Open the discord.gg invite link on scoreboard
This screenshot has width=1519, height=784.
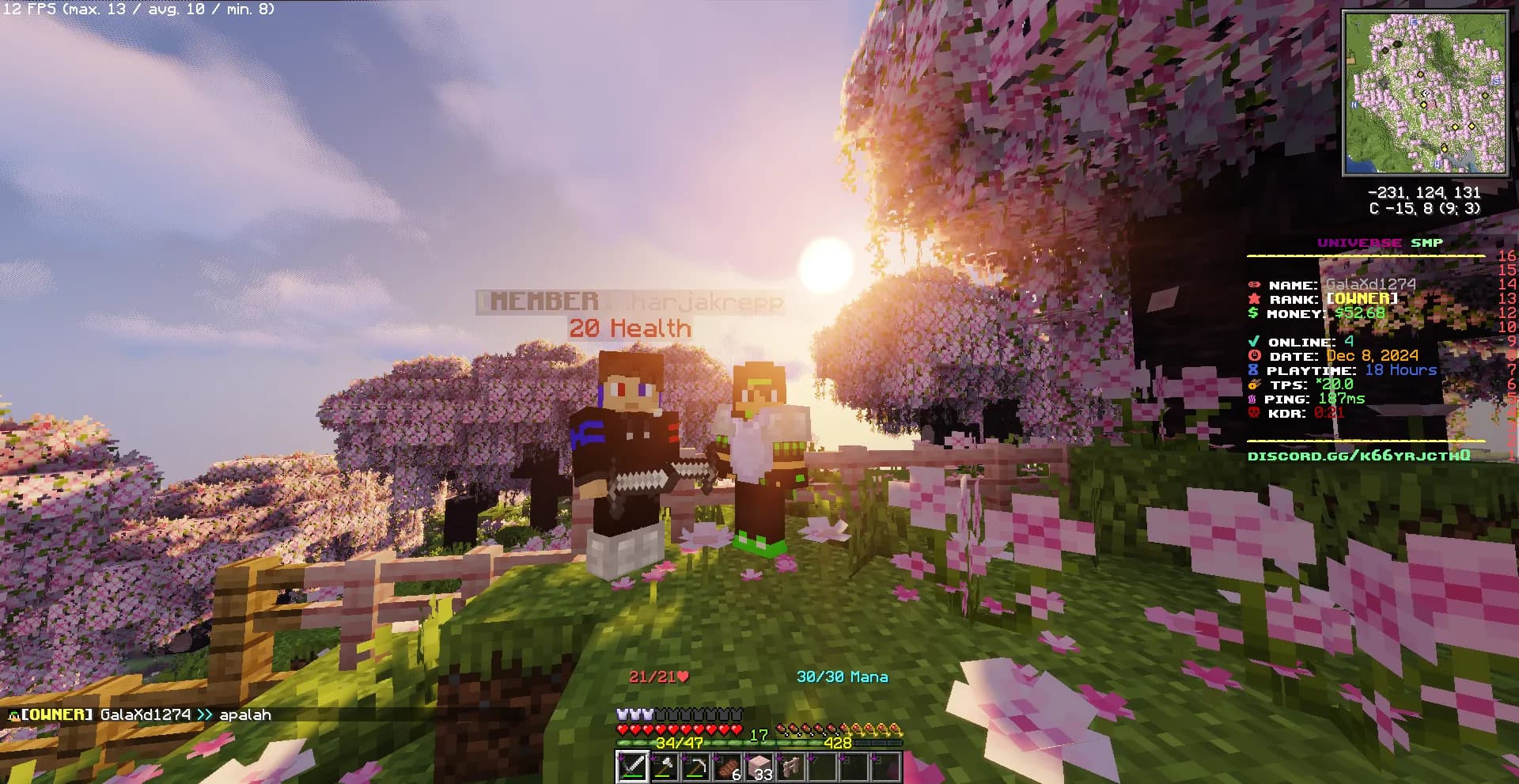1358,456
